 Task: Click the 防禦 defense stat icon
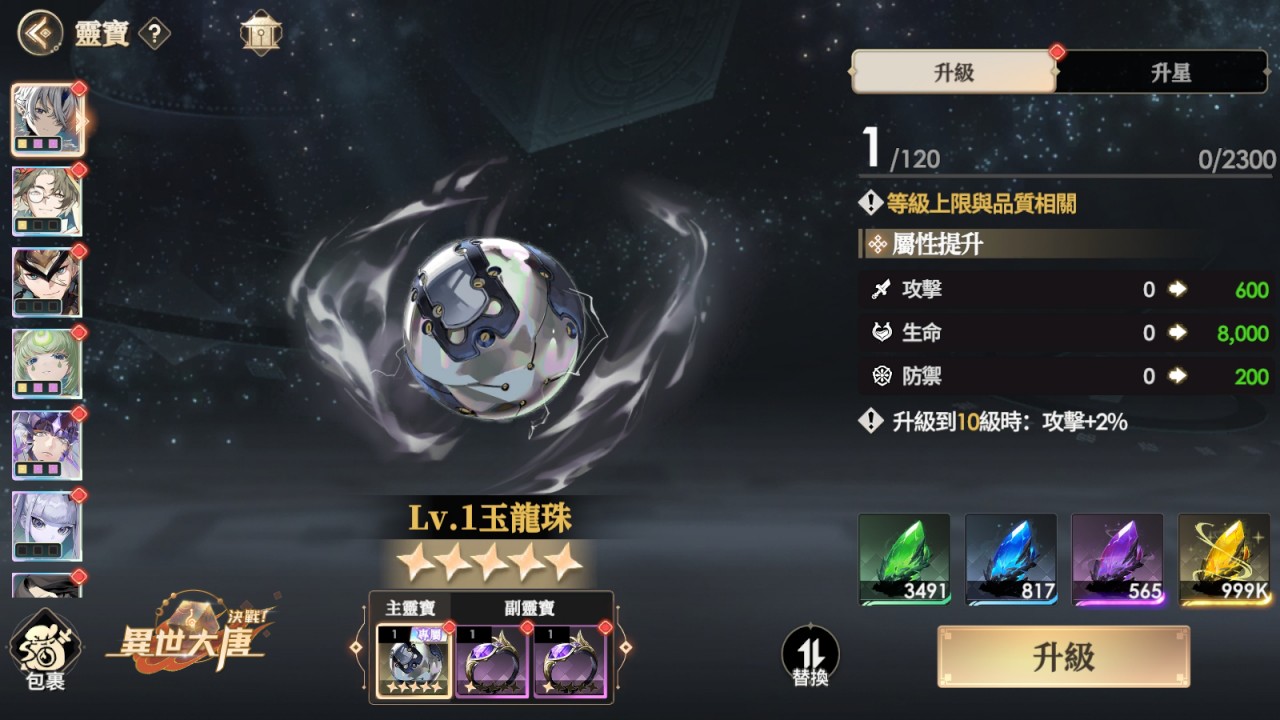point(880,376)
